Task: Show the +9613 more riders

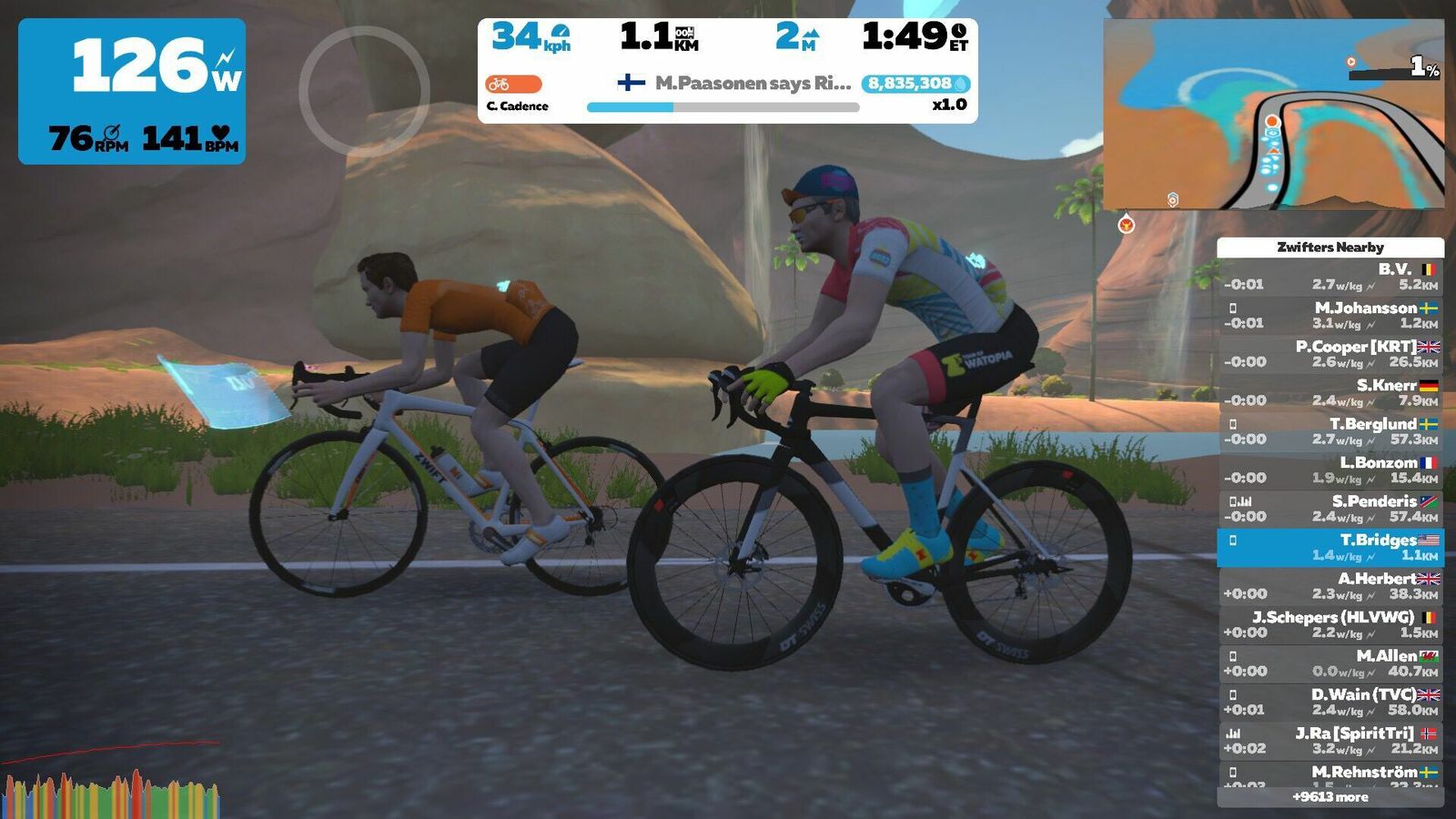Action: [1330, 797]
